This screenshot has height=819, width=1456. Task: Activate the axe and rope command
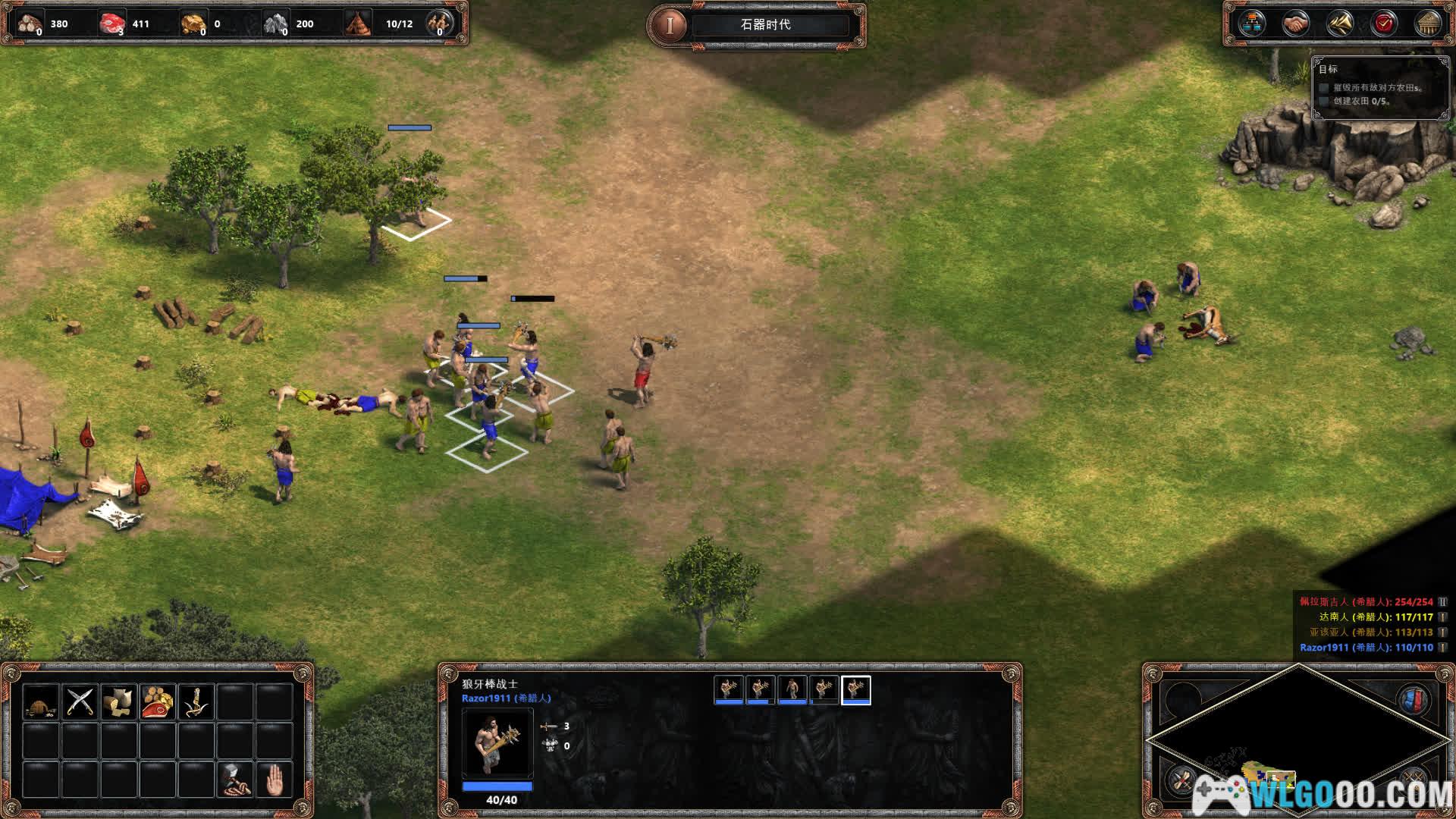(236, 780)
